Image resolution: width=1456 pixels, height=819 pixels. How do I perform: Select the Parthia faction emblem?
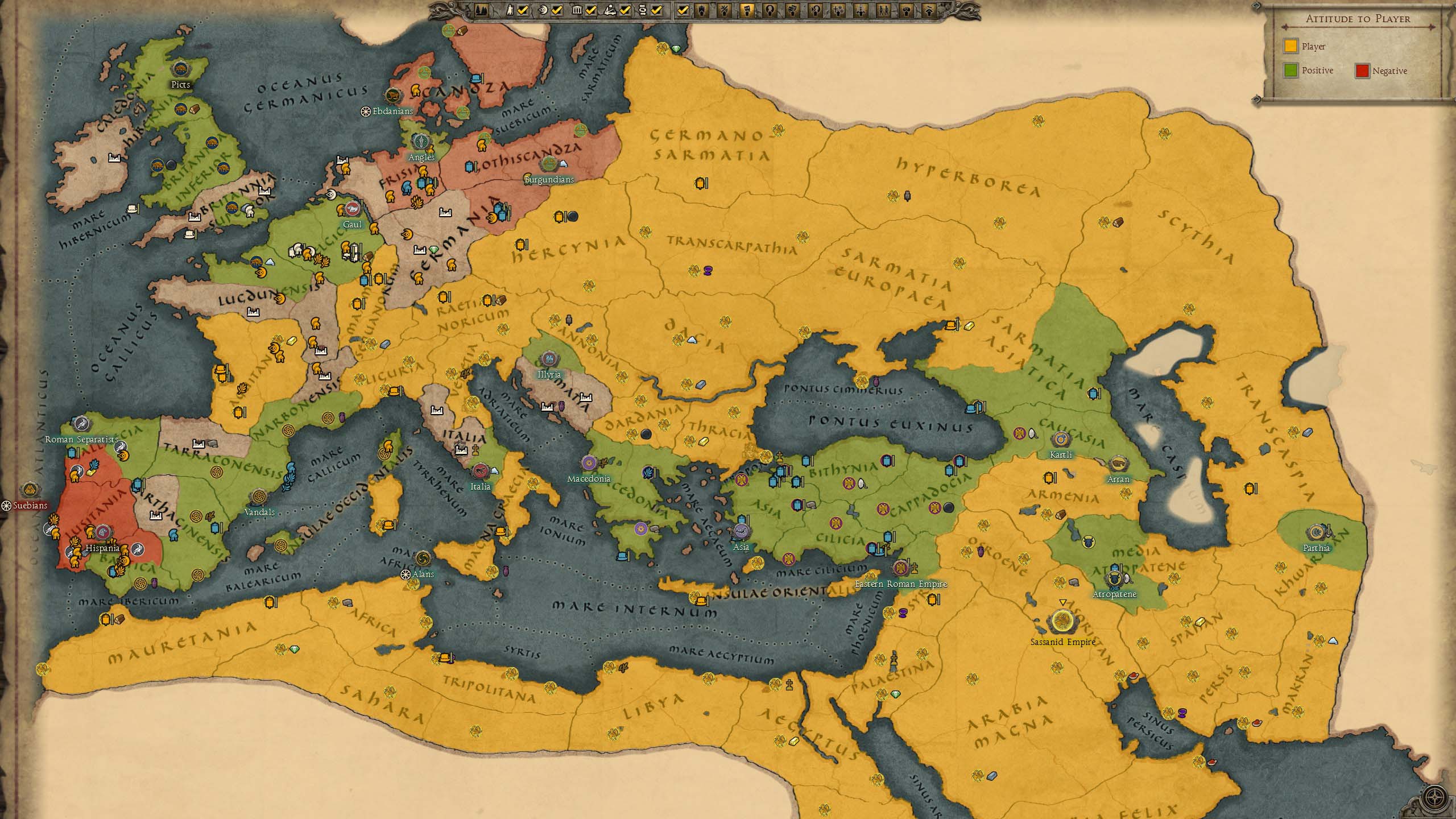click(1316, 533)
